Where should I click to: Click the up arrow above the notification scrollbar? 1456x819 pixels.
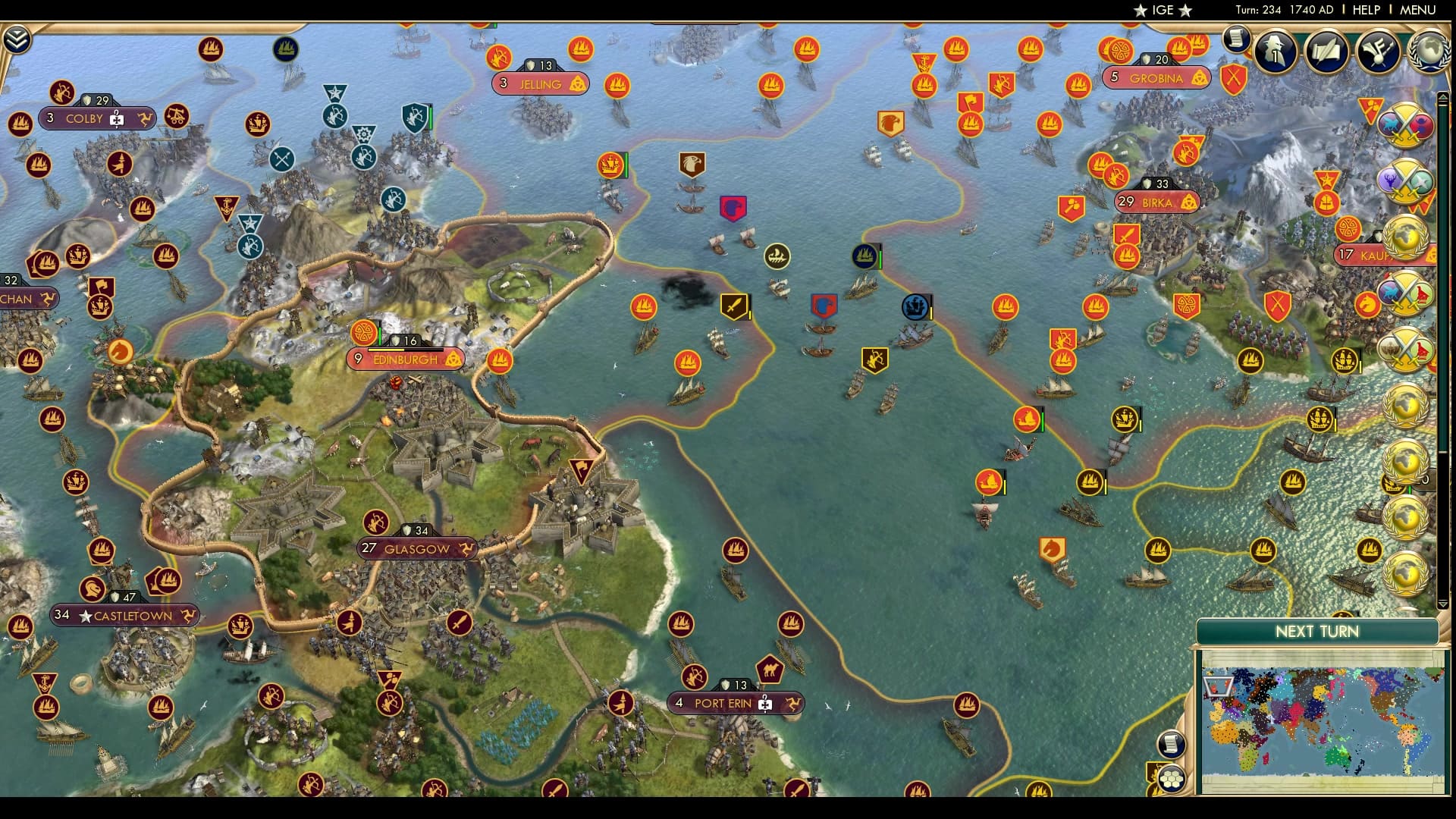click(x=1442, y=96)
